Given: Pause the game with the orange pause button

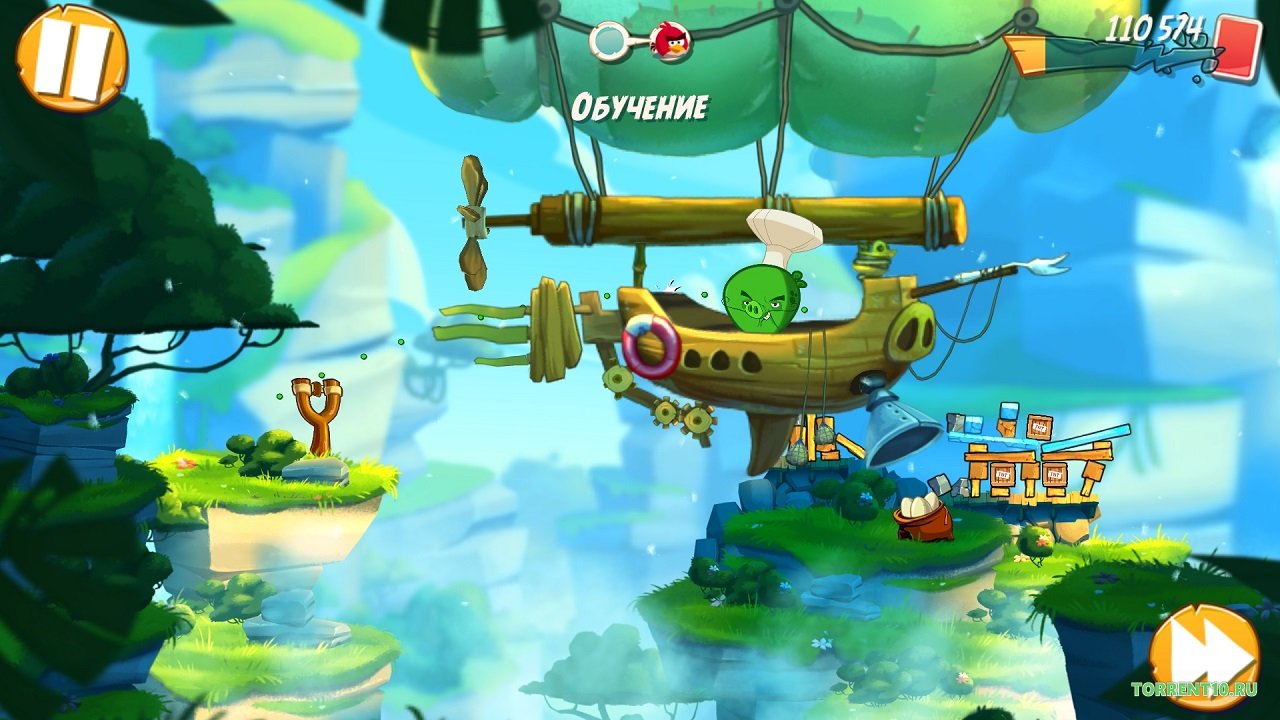Looking at the screenshot, I should click(x=71, y=57).
